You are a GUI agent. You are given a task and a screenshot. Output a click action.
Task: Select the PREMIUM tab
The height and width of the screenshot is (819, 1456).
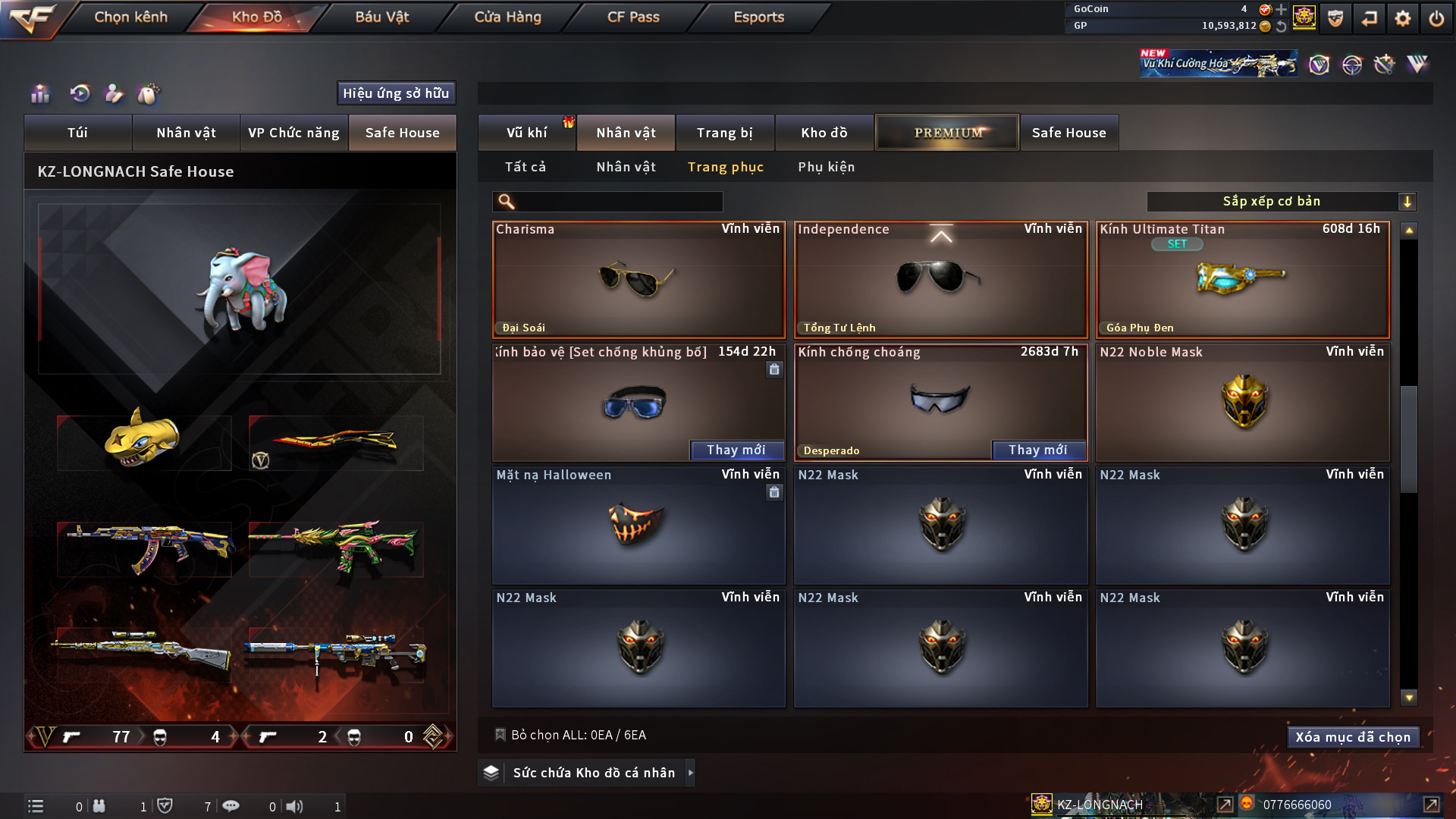point(947,133)
